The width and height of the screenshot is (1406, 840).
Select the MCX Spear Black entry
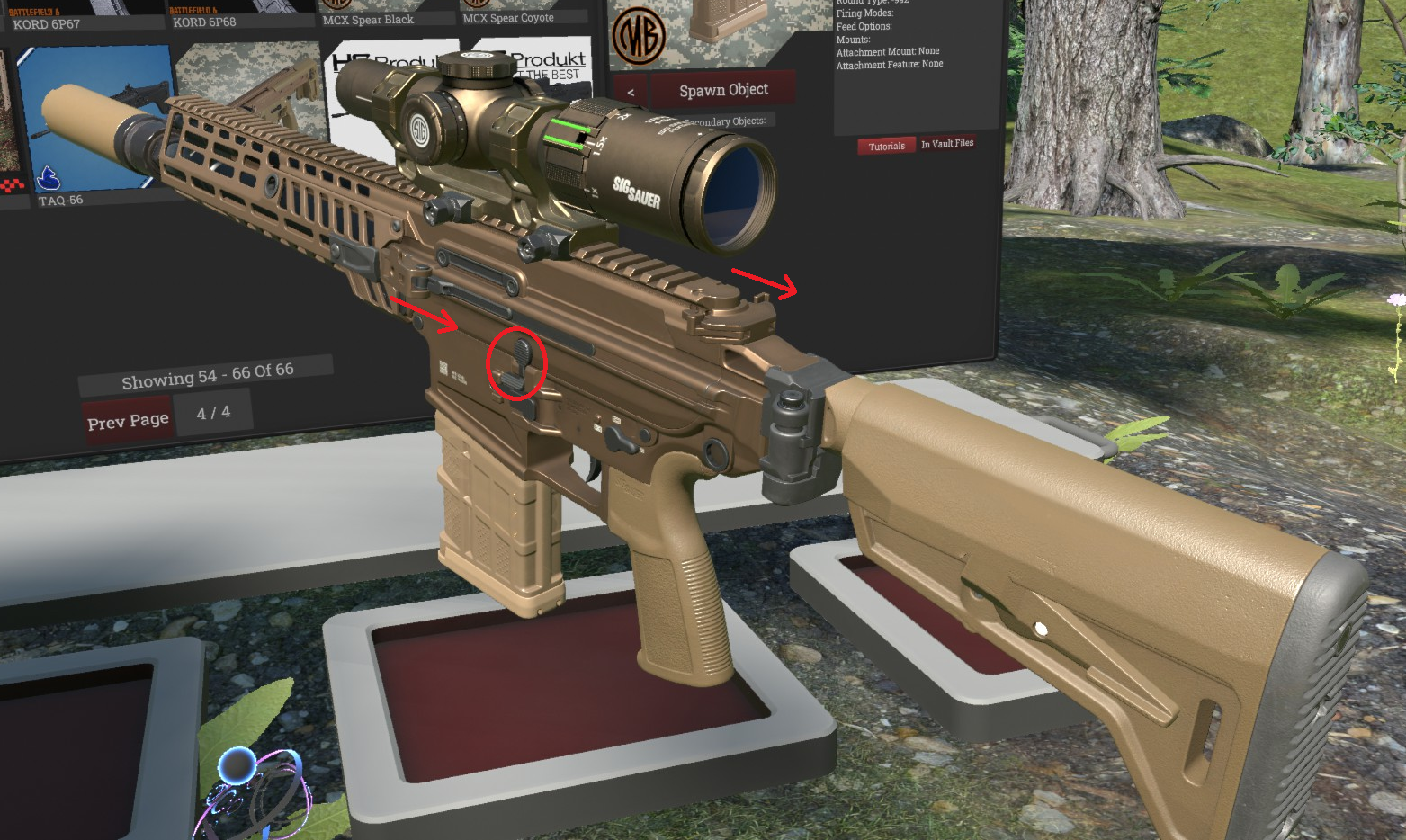(x=368, y=19)
